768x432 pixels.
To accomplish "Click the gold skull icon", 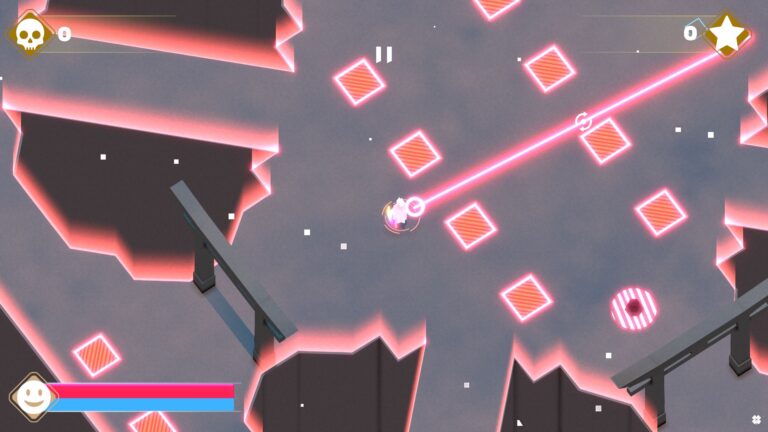I will tap(31, 34).
